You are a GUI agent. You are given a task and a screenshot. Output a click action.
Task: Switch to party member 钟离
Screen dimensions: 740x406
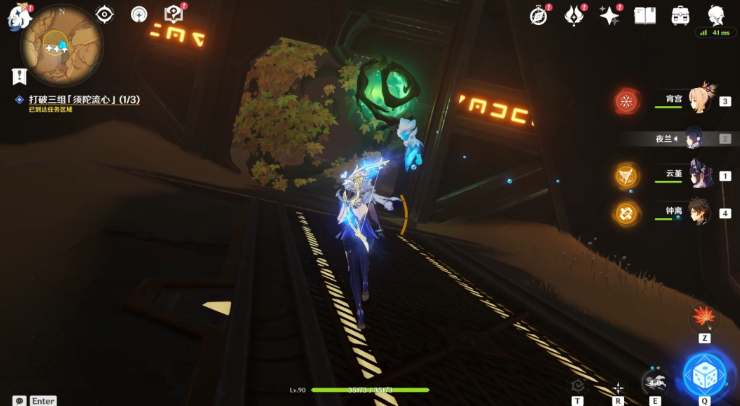tap(697, 212)
